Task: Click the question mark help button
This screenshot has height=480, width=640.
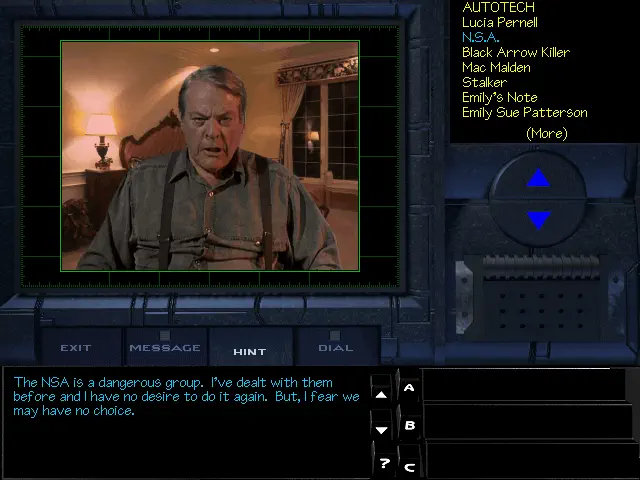Action: click(383, 464)
